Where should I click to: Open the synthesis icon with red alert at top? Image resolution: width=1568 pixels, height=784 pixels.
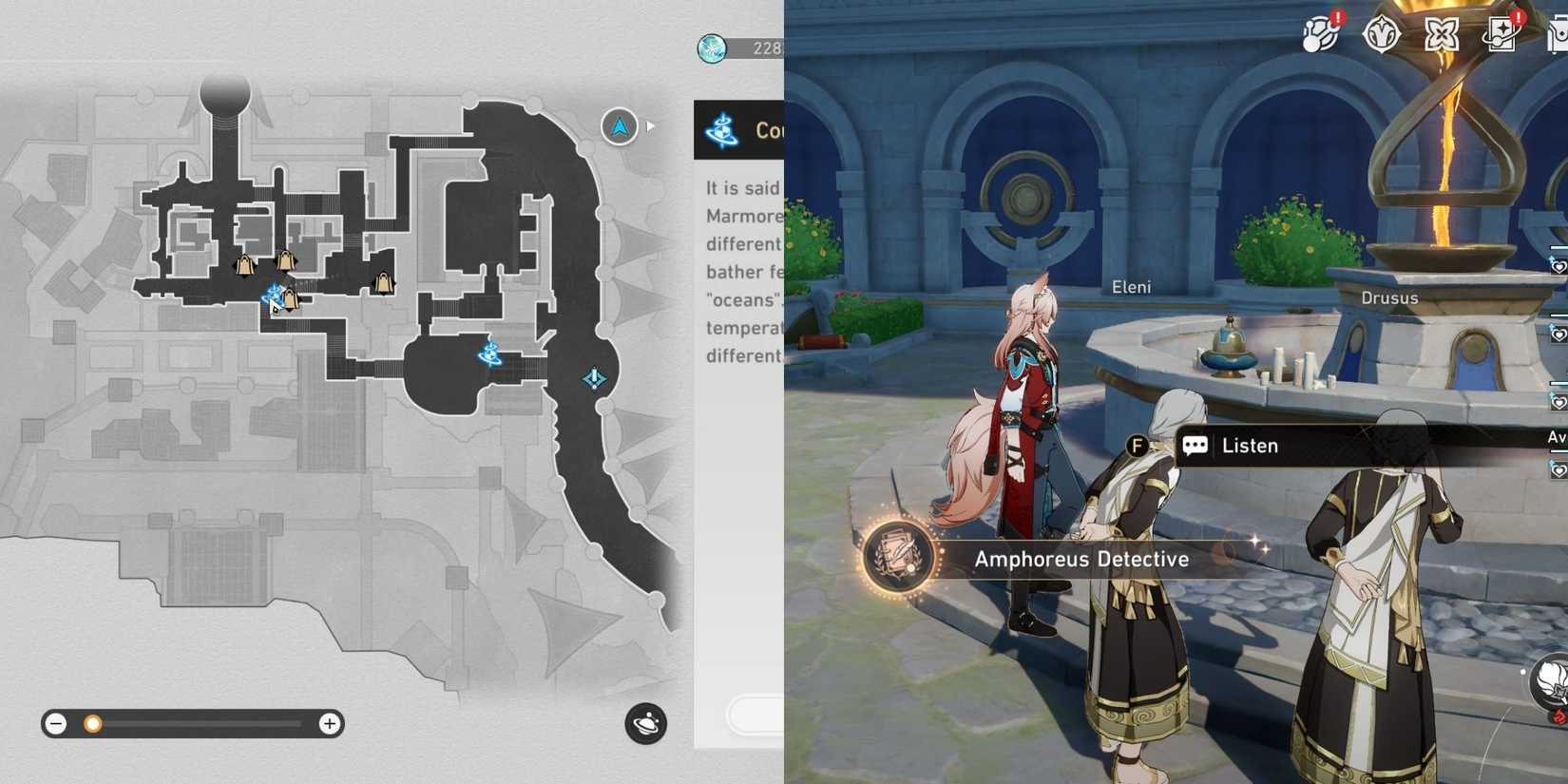pyautogui.click(x=1319, y=33)
